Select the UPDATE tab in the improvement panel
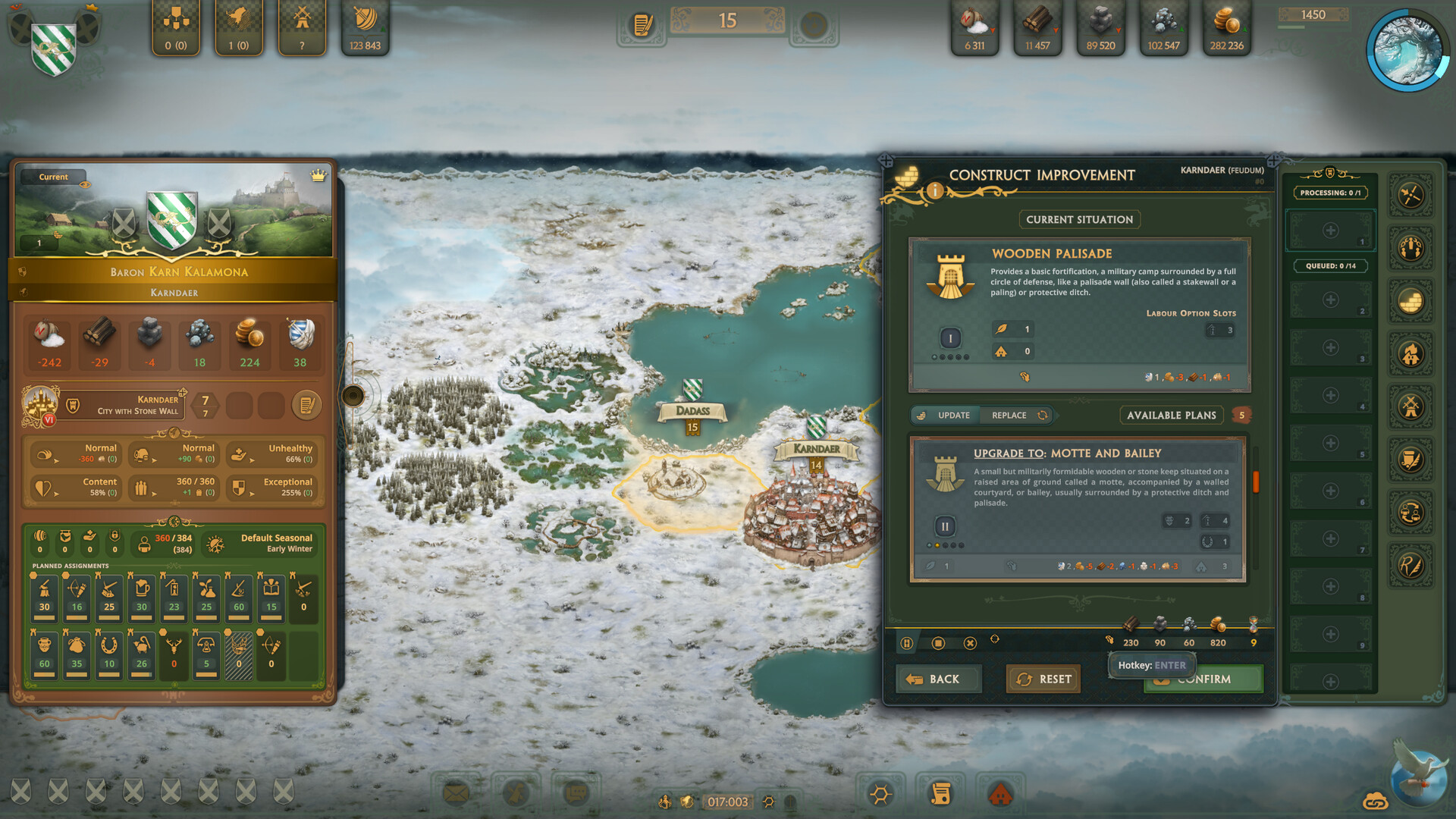 click(954, 415)
